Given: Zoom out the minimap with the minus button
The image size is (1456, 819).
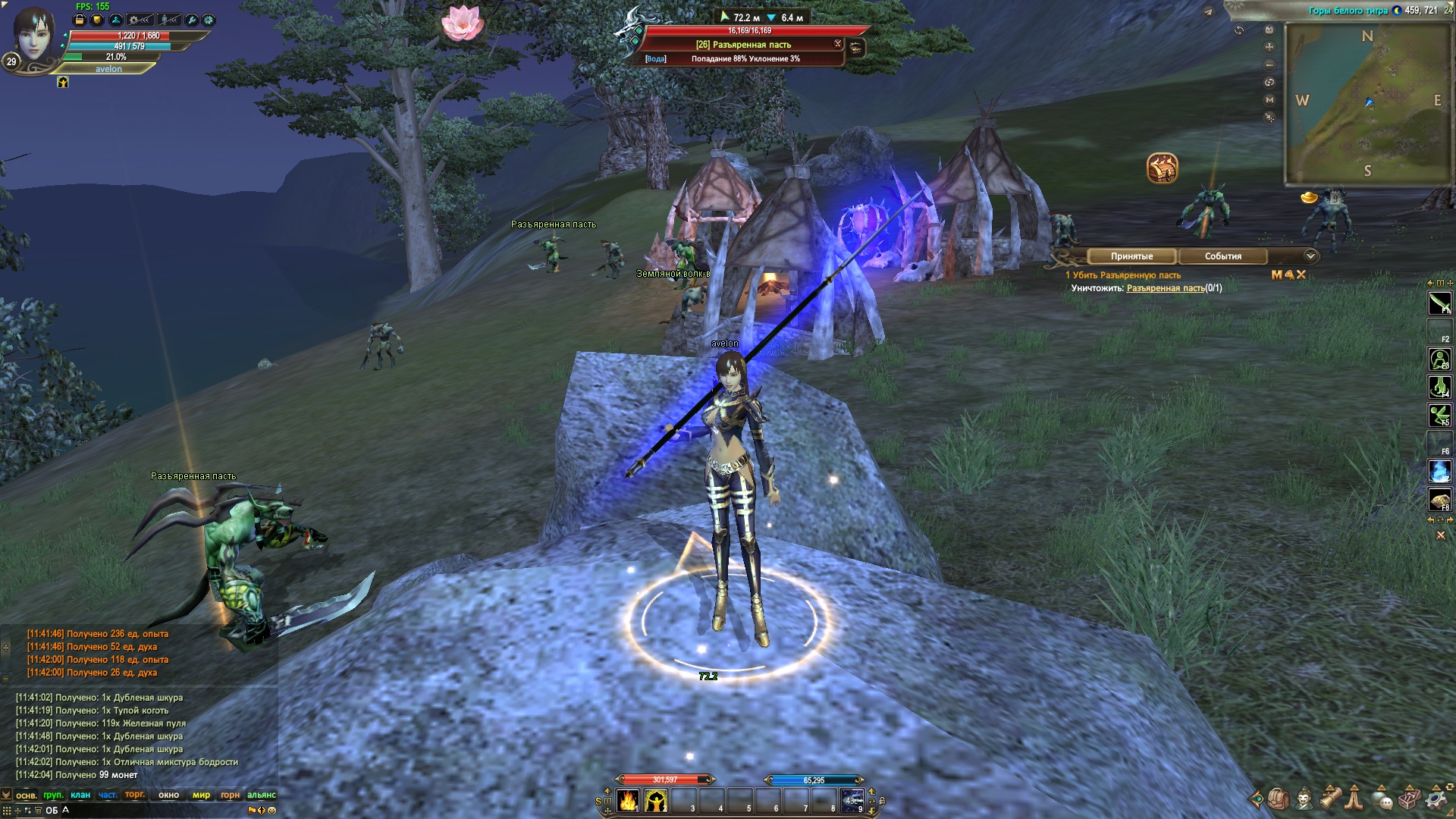Looking at the screenshot, I should (x=1269, y=65).
